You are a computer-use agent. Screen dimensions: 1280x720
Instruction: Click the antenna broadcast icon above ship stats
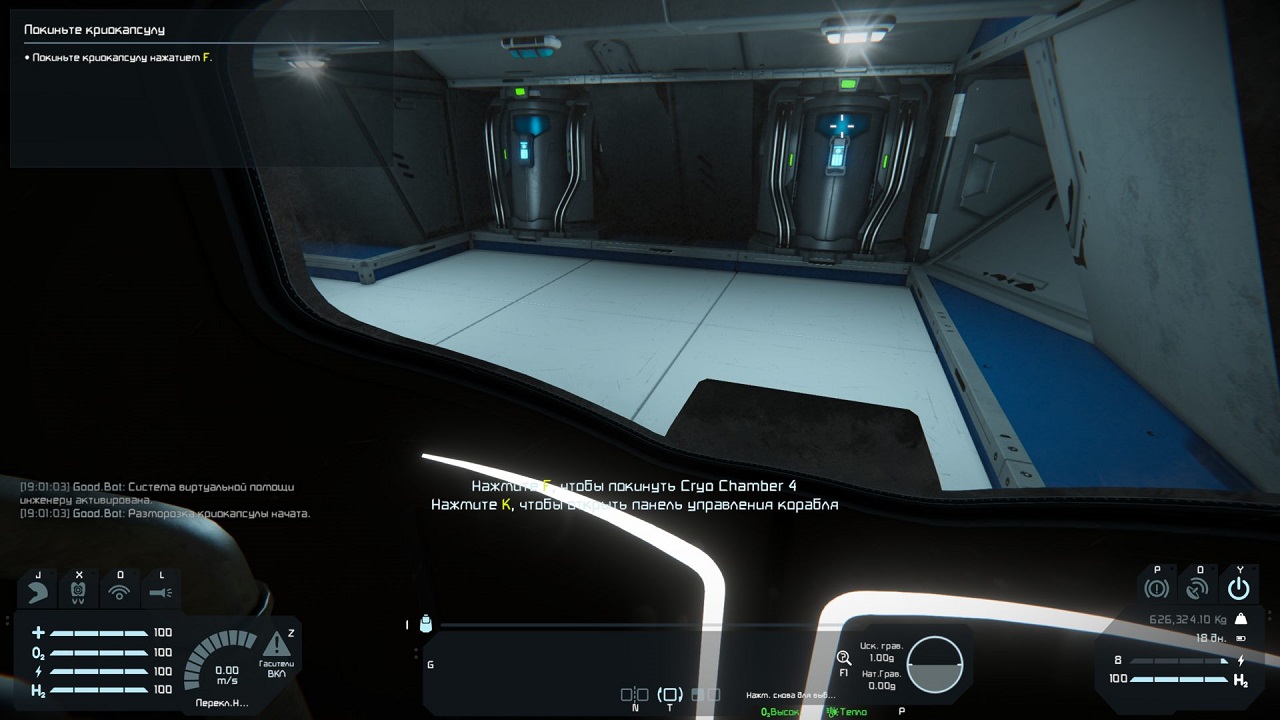[x=1199, y=588]
